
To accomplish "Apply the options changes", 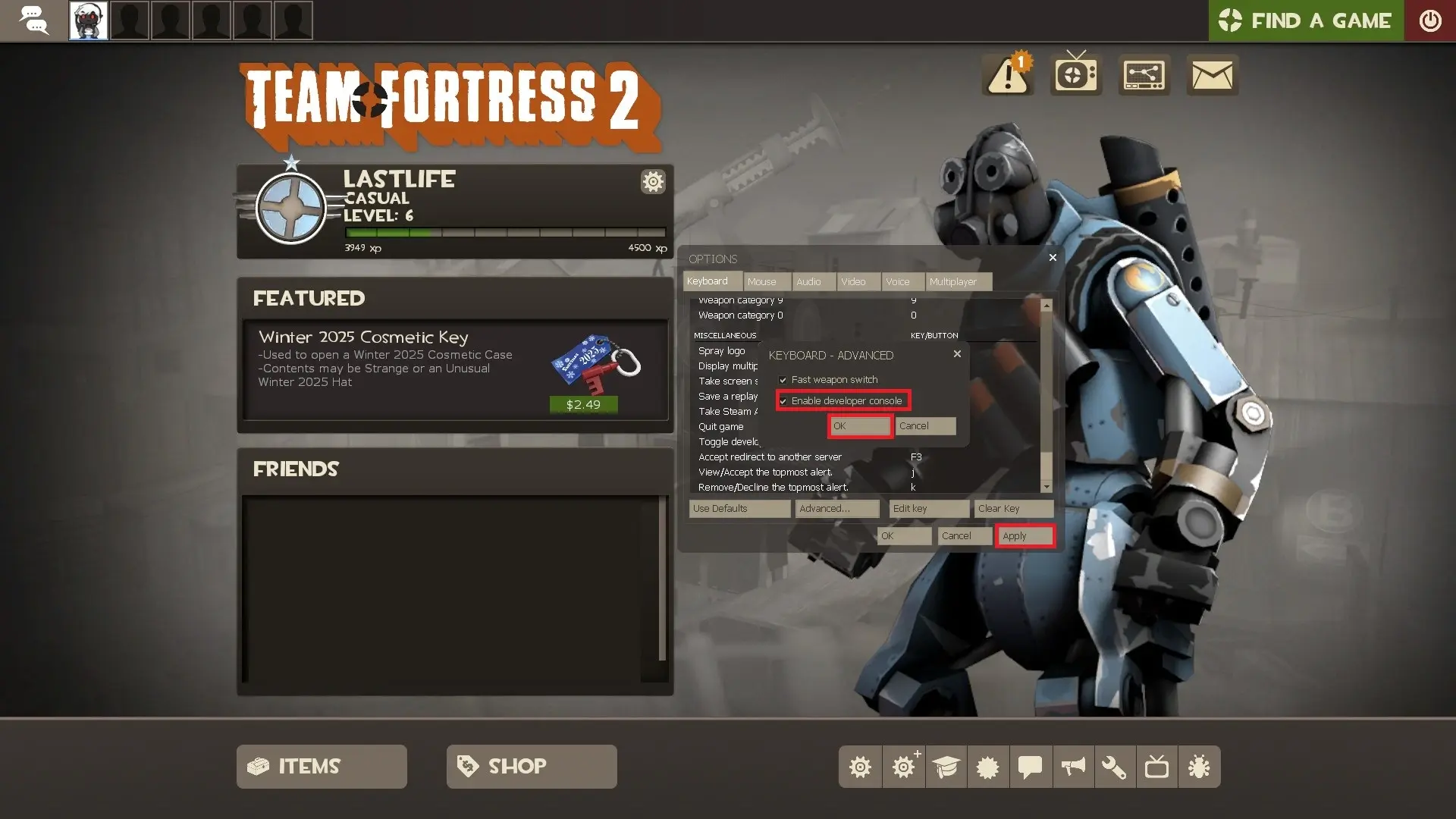I will 1025,536.
